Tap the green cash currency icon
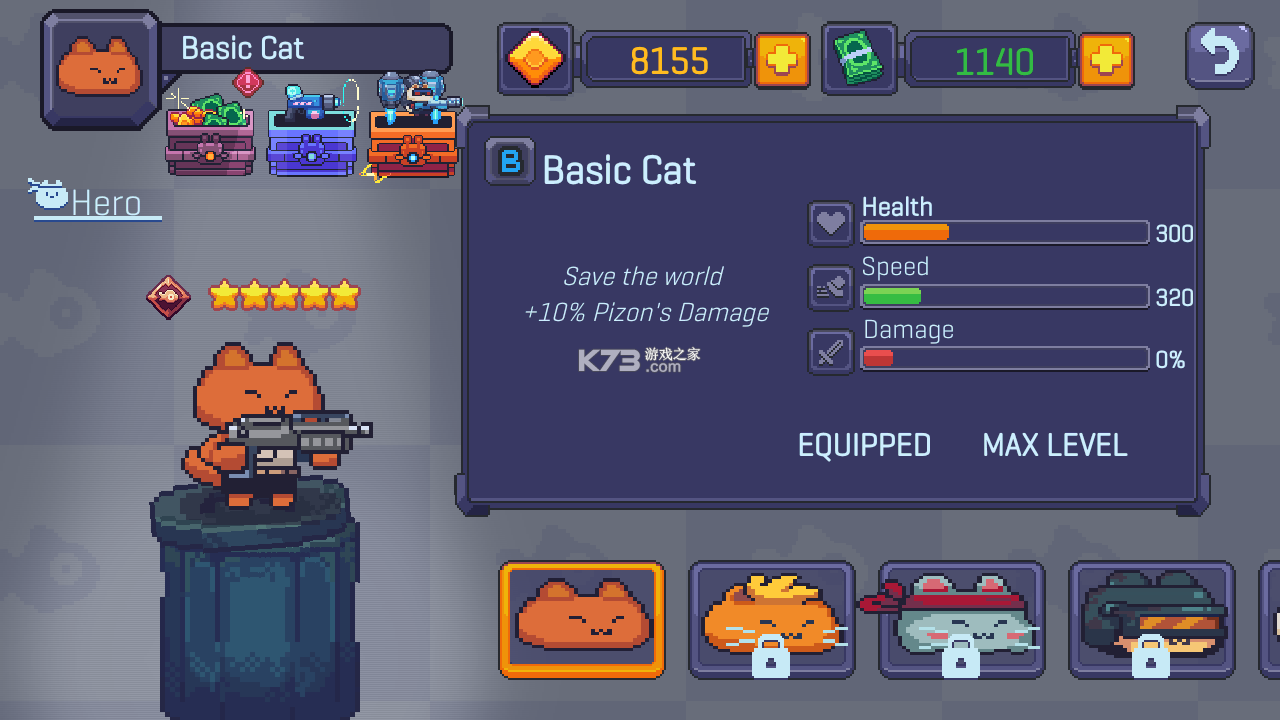Screen dimensions: 1280x720 [x=858, y=59]
